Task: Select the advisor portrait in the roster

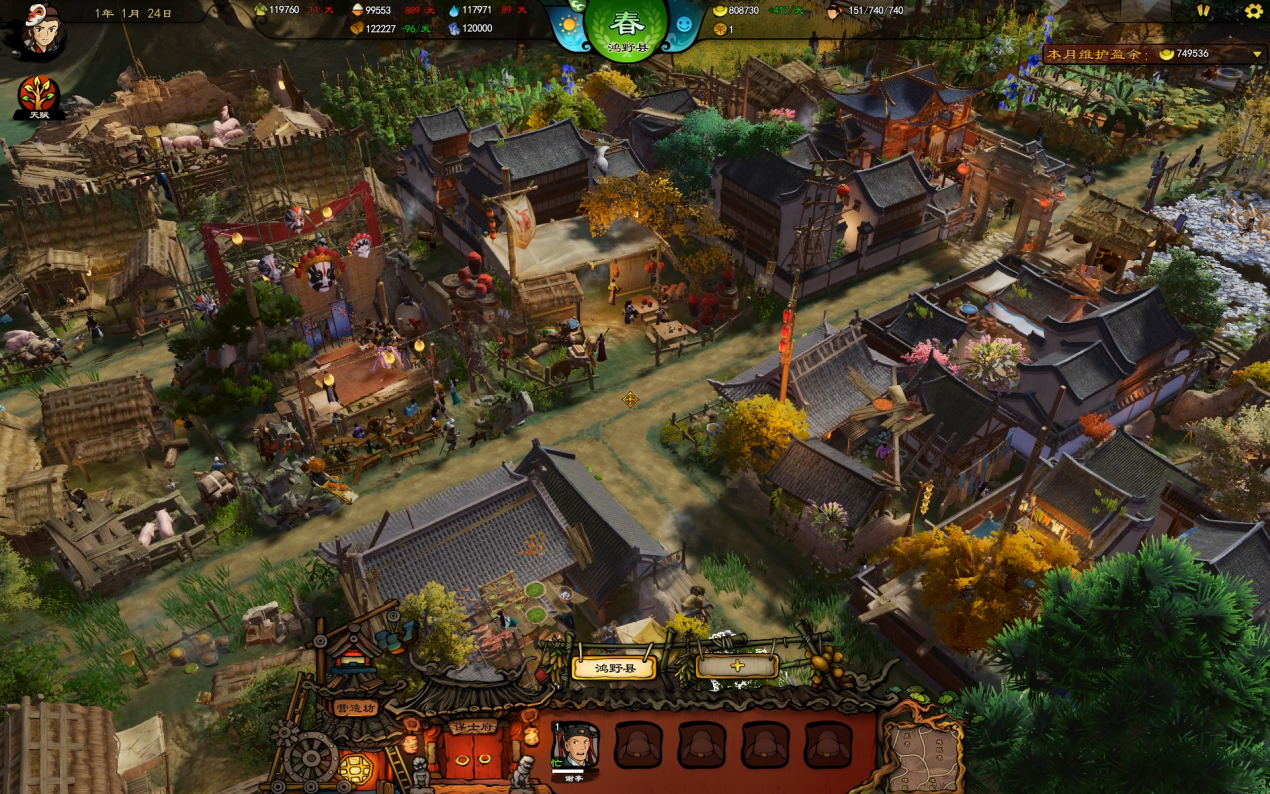Action: [x=574, y=745]
